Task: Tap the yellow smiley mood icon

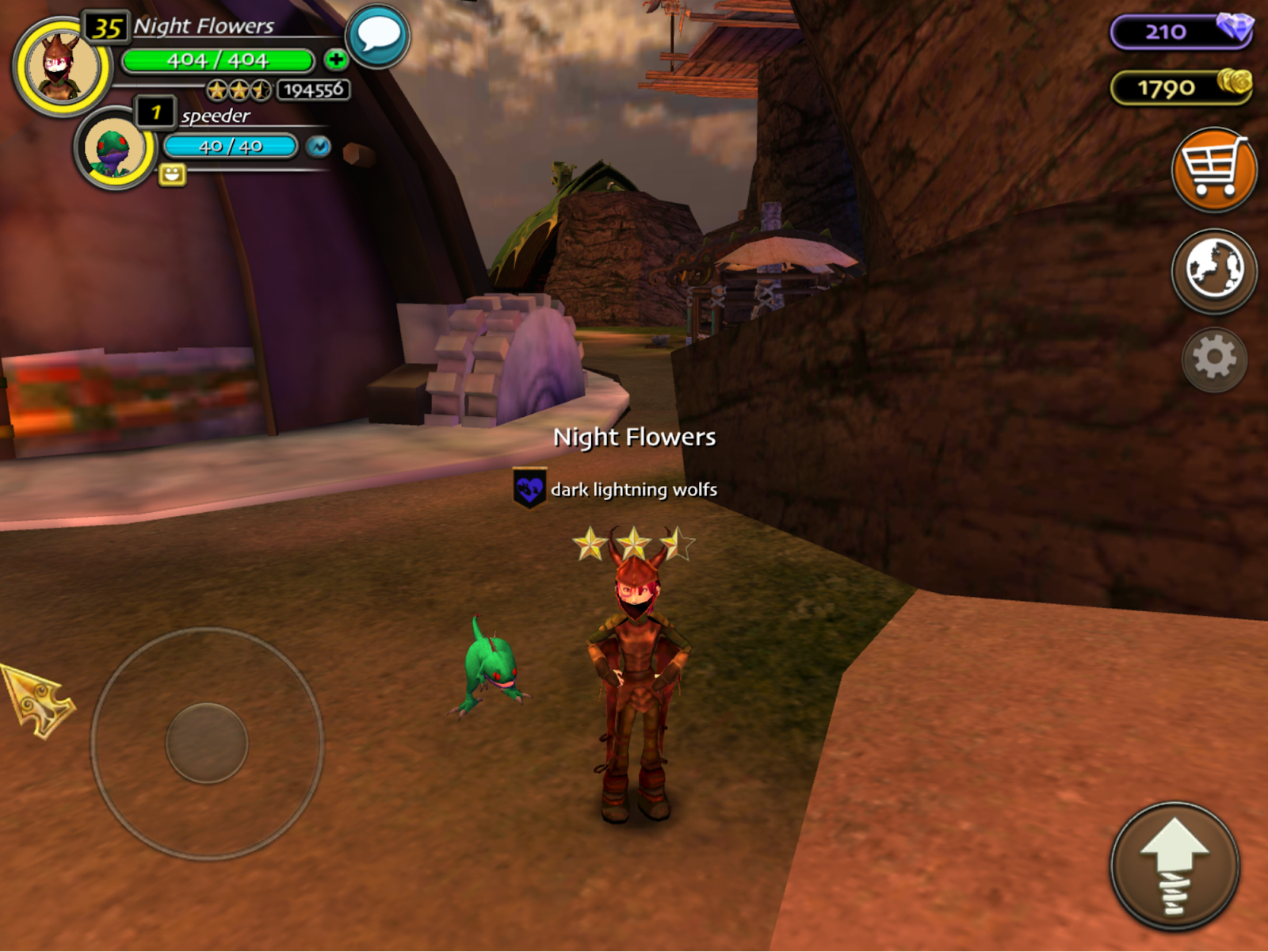Action: (172, 174)
